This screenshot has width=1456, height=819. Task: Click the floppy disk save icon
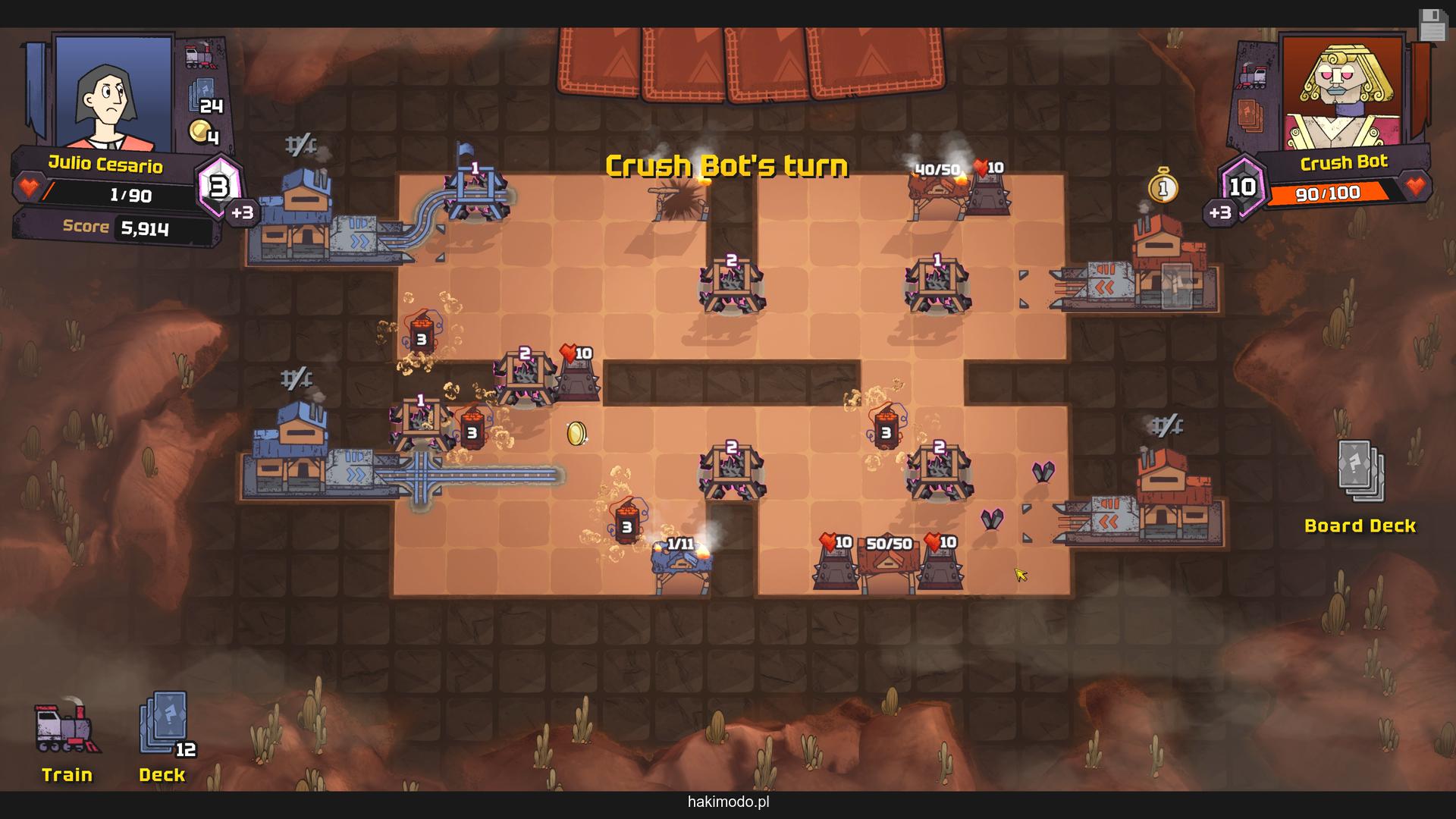coord(1432,26)
